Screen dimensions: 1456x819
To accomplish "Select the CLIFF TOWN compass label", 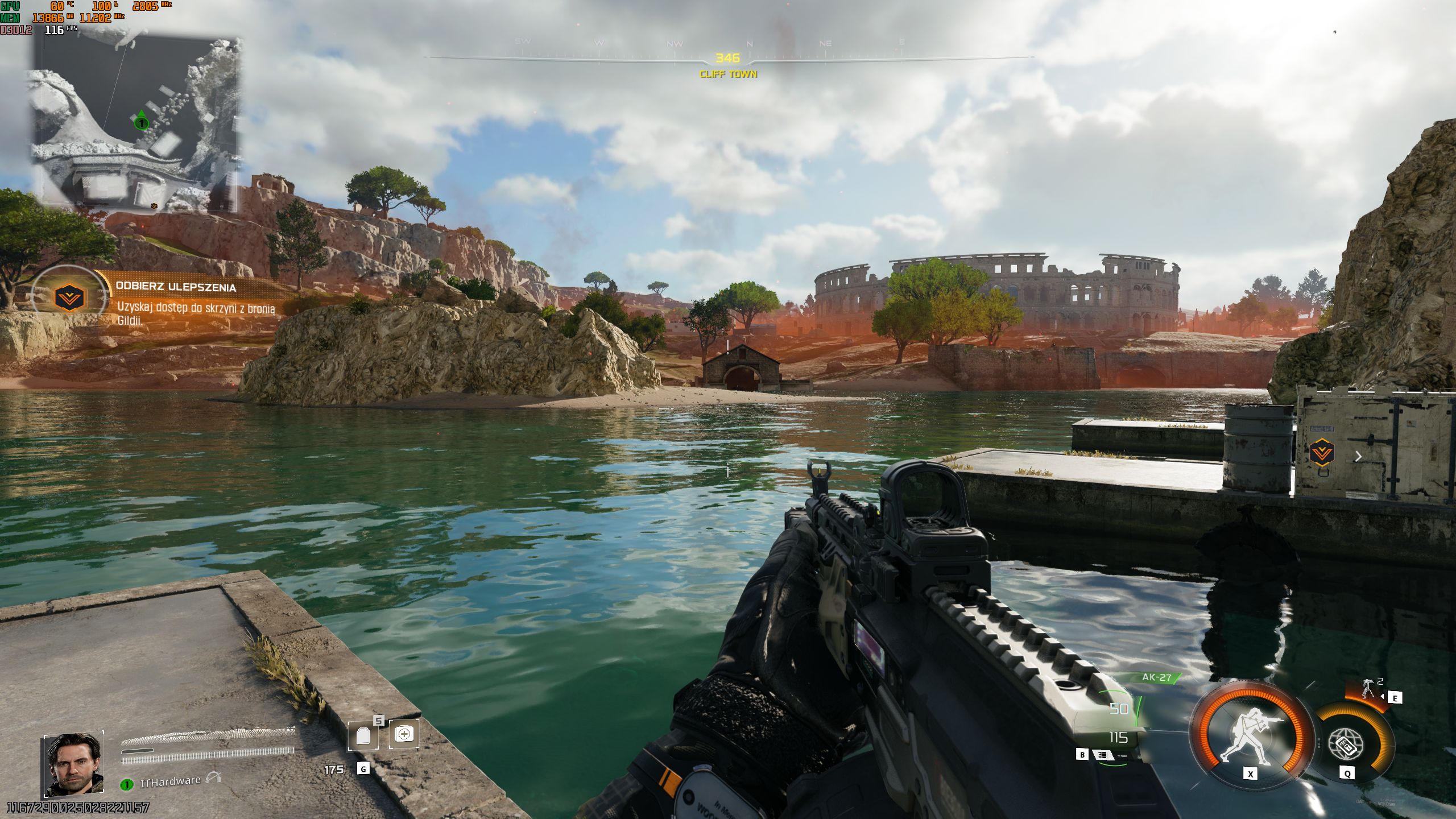I will point(728,74).
